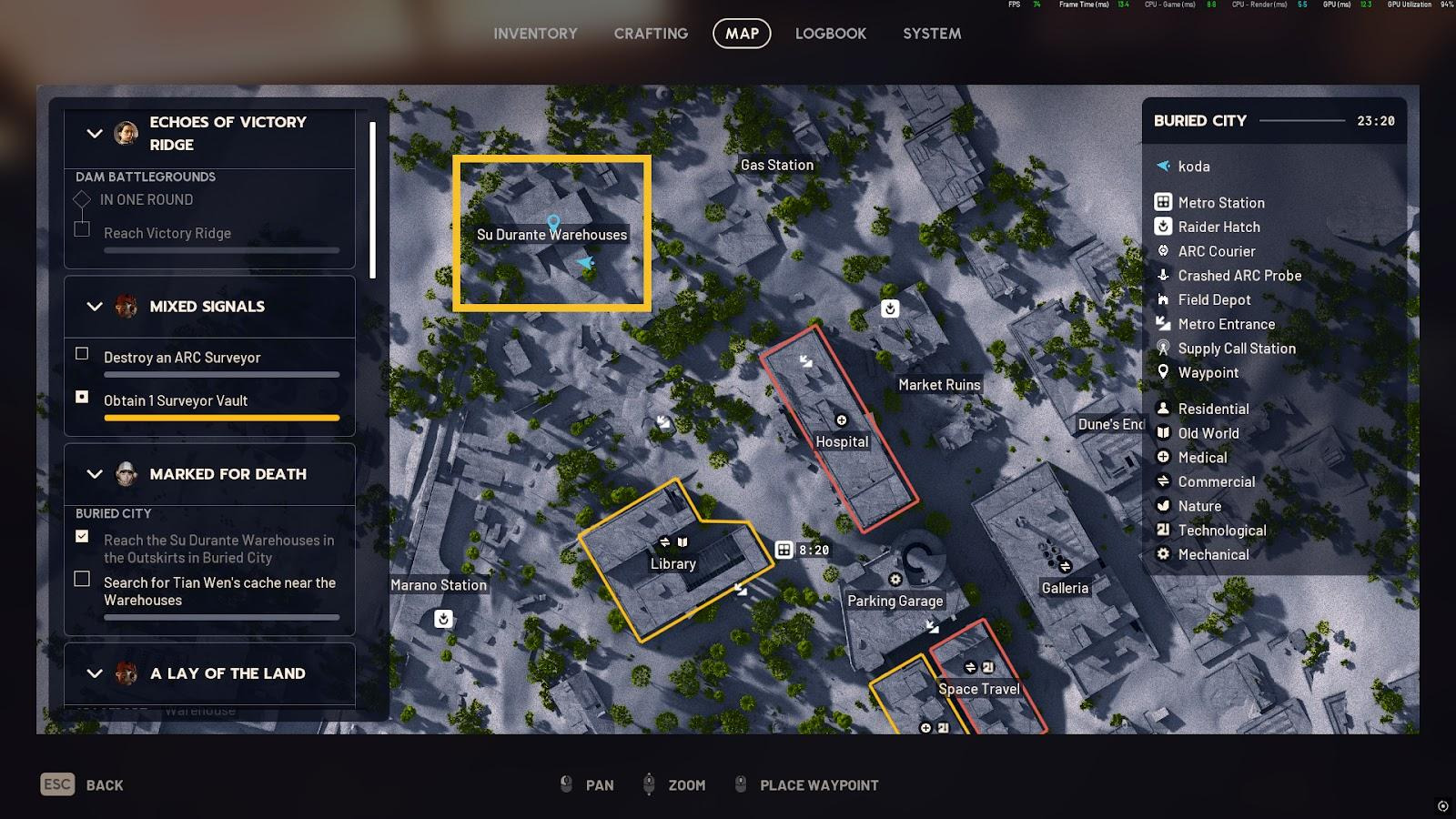Viewport: 1456px width, 819px height.
Task: Open the Crafting tab
Action: click(x=651, y=34)
